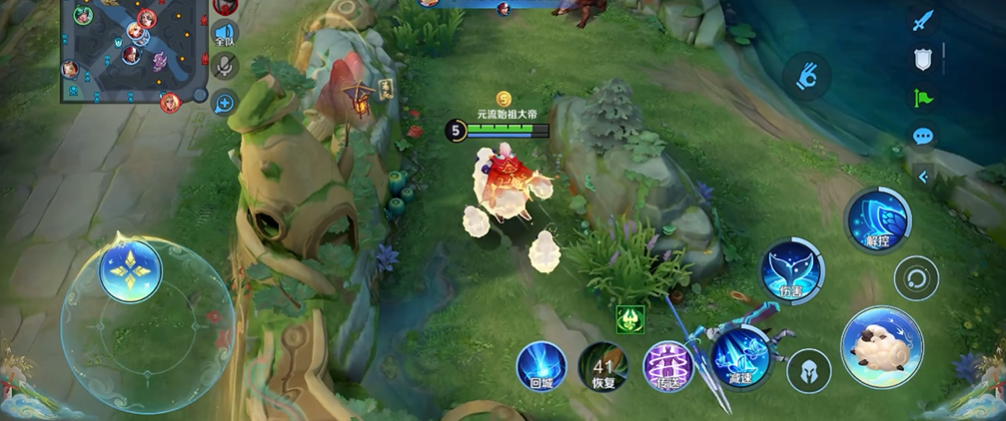Toggle the muted microphone button
This screenshot has height=421, width=1006.
tap(225, 66)
